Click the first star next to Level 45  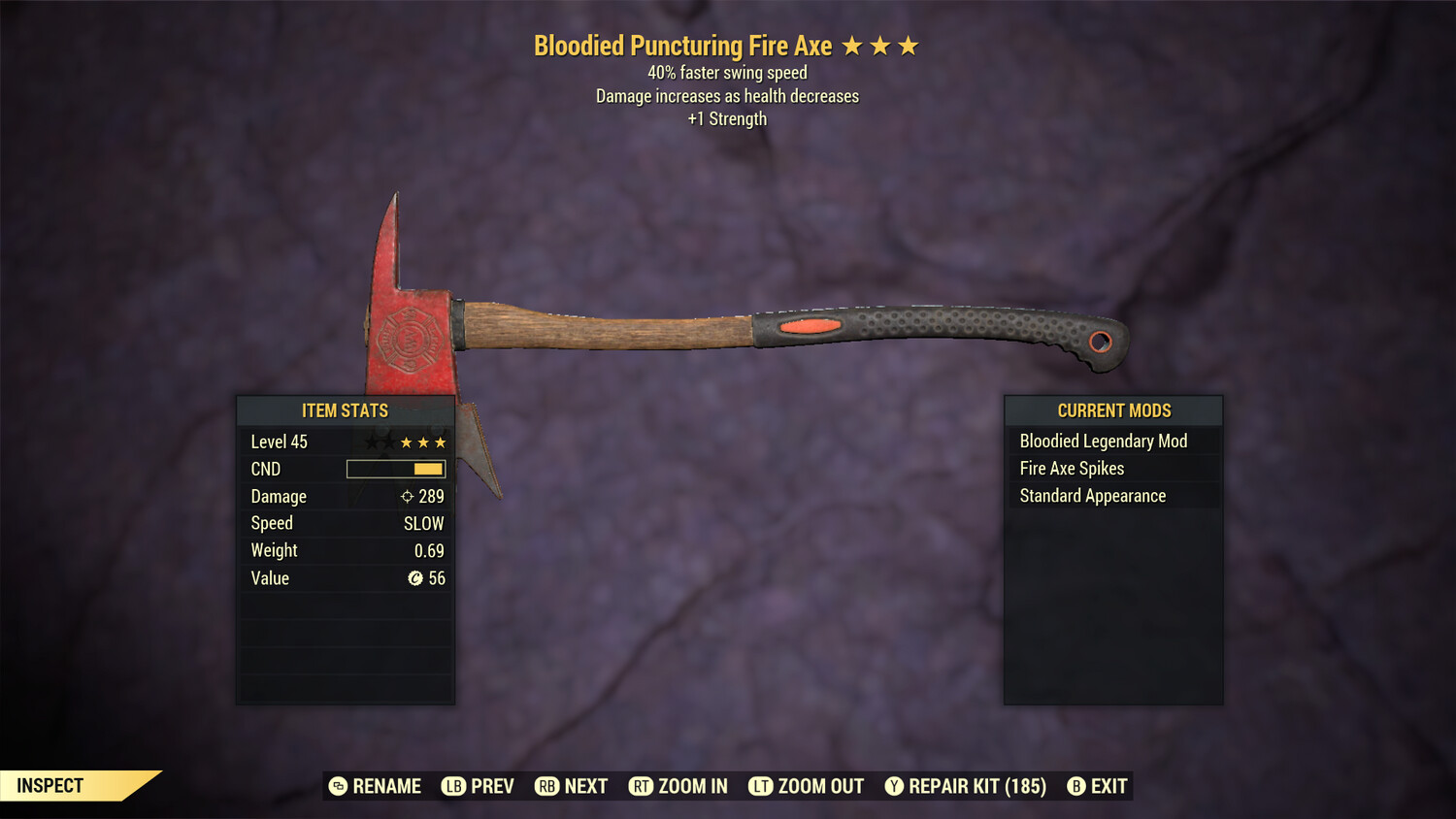[x=372, y=442]
